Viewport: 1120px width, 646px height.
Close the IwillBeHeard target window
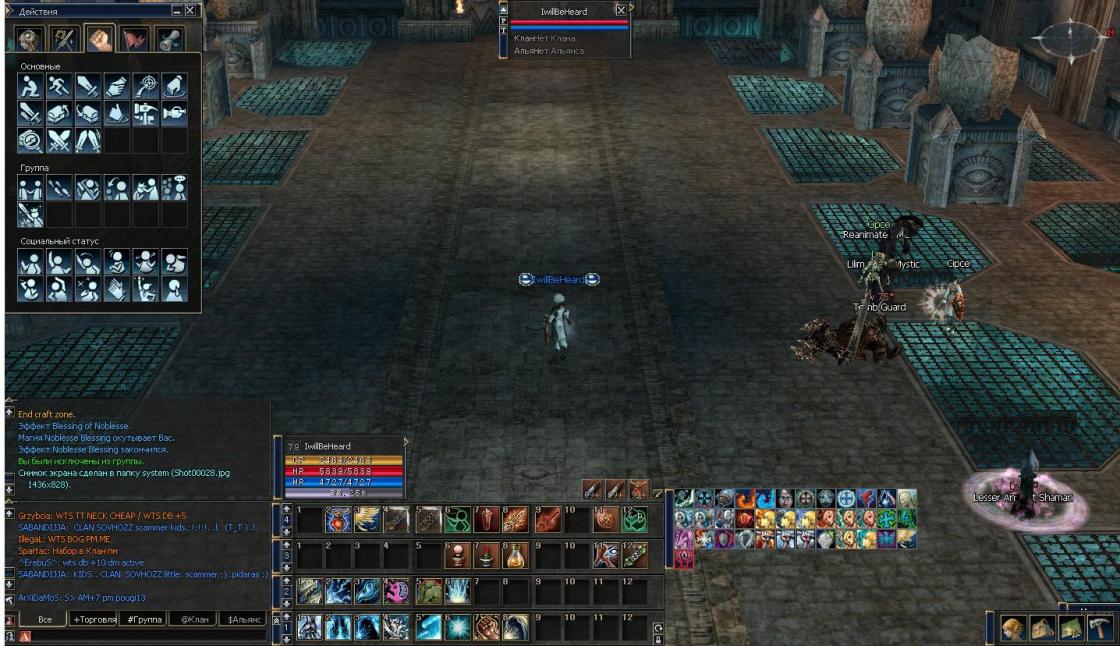pyautogui.click(x=621, y=10)
